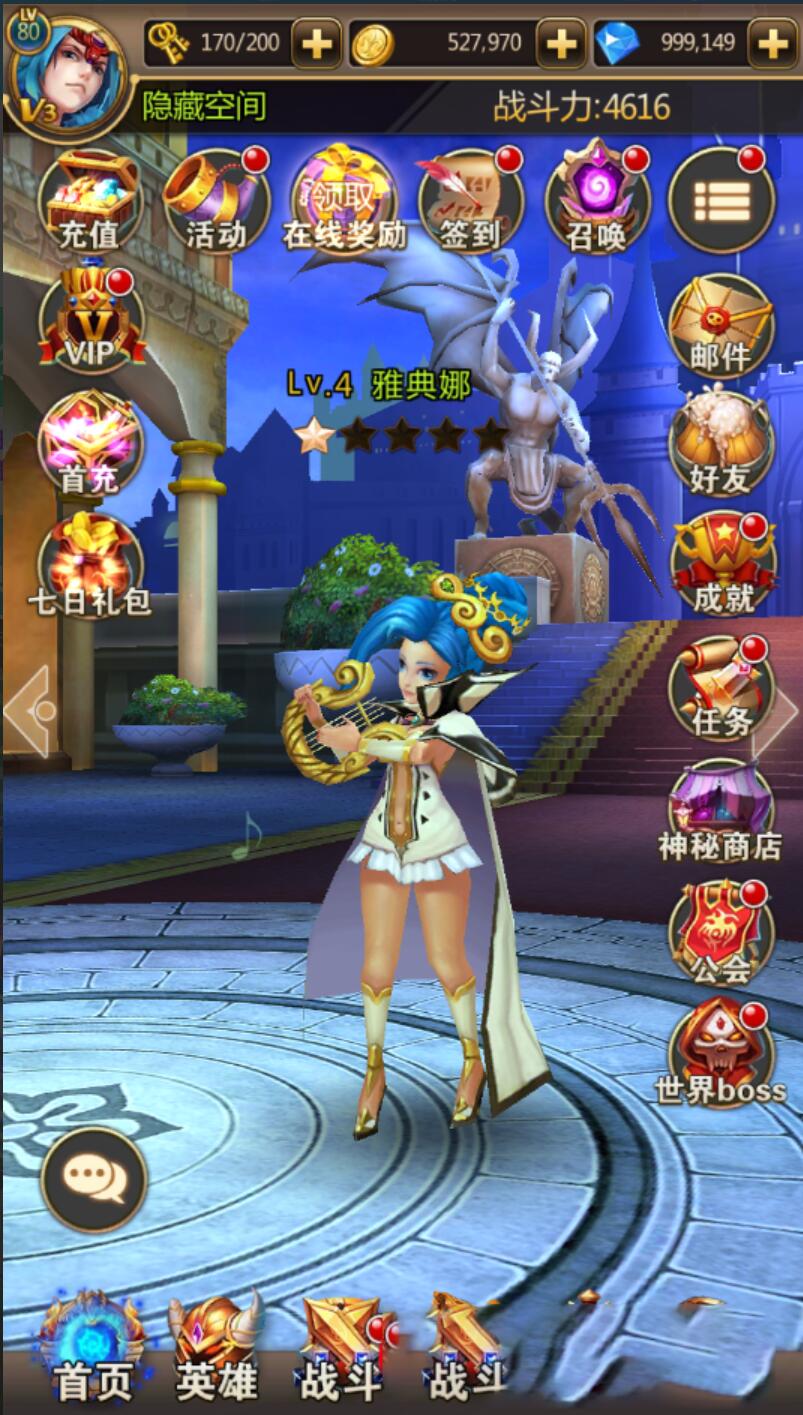Open the 召唤 summon portal
803x1415 pixels.
[x=597, y=200]
